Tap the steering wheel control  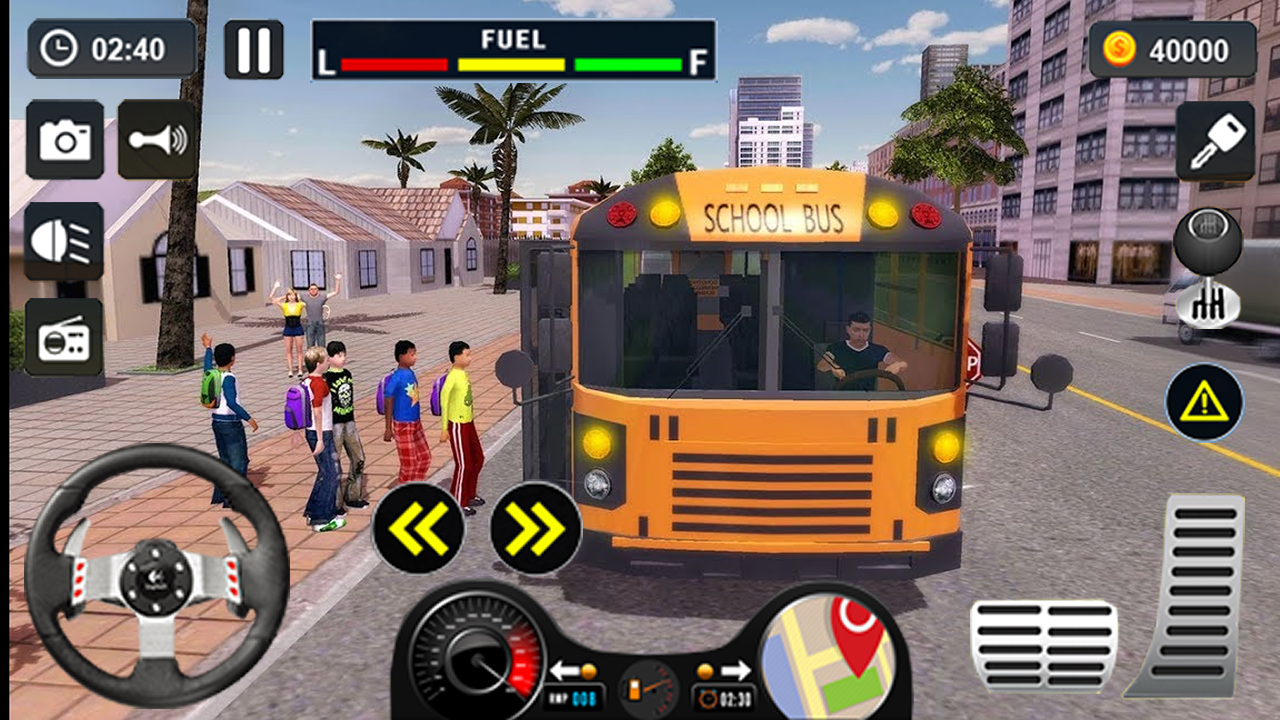tap(157, 575)
